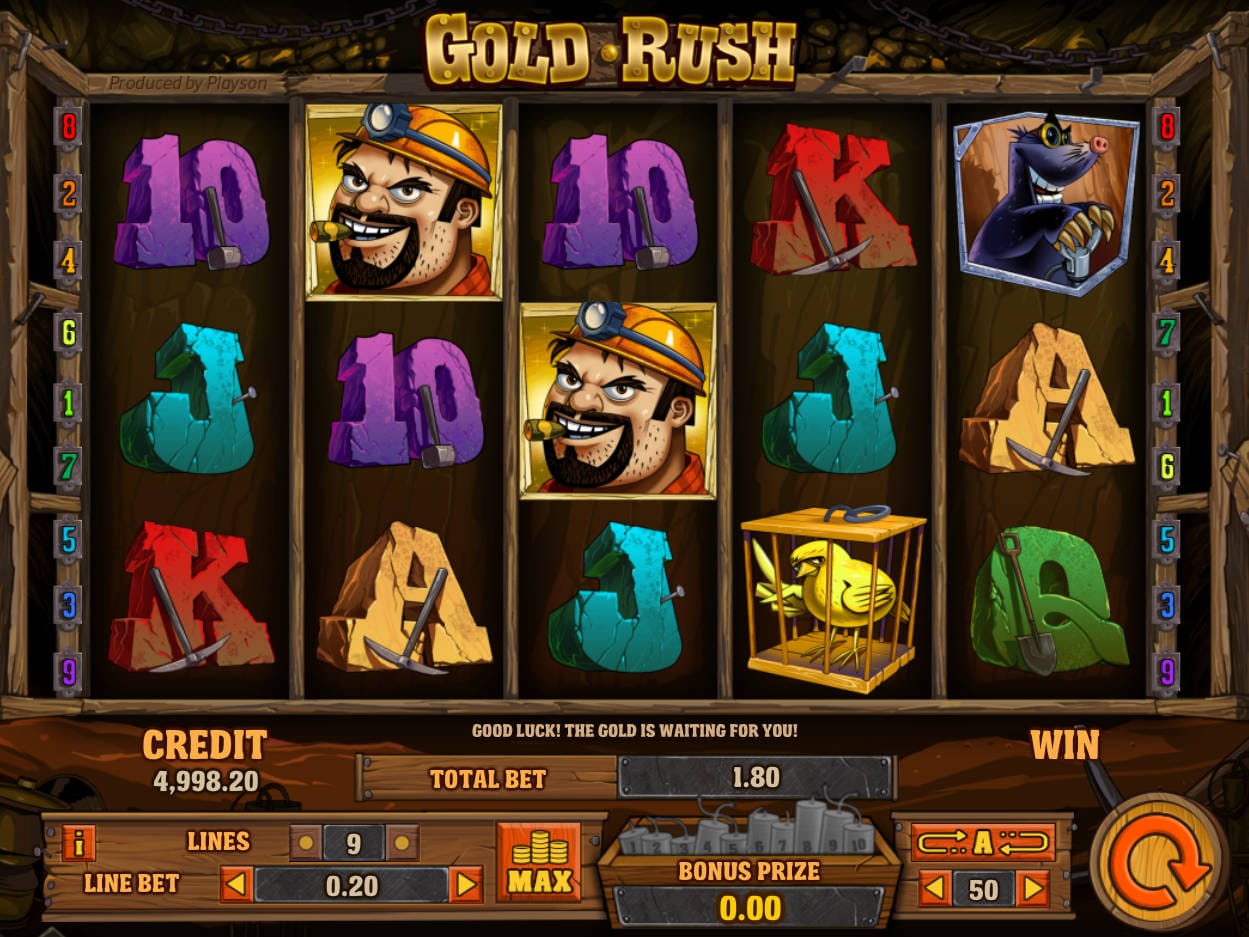This screenshot has width=1249, height=937.
Task: Decrease the number of lines
Action: tap(305, 843)
